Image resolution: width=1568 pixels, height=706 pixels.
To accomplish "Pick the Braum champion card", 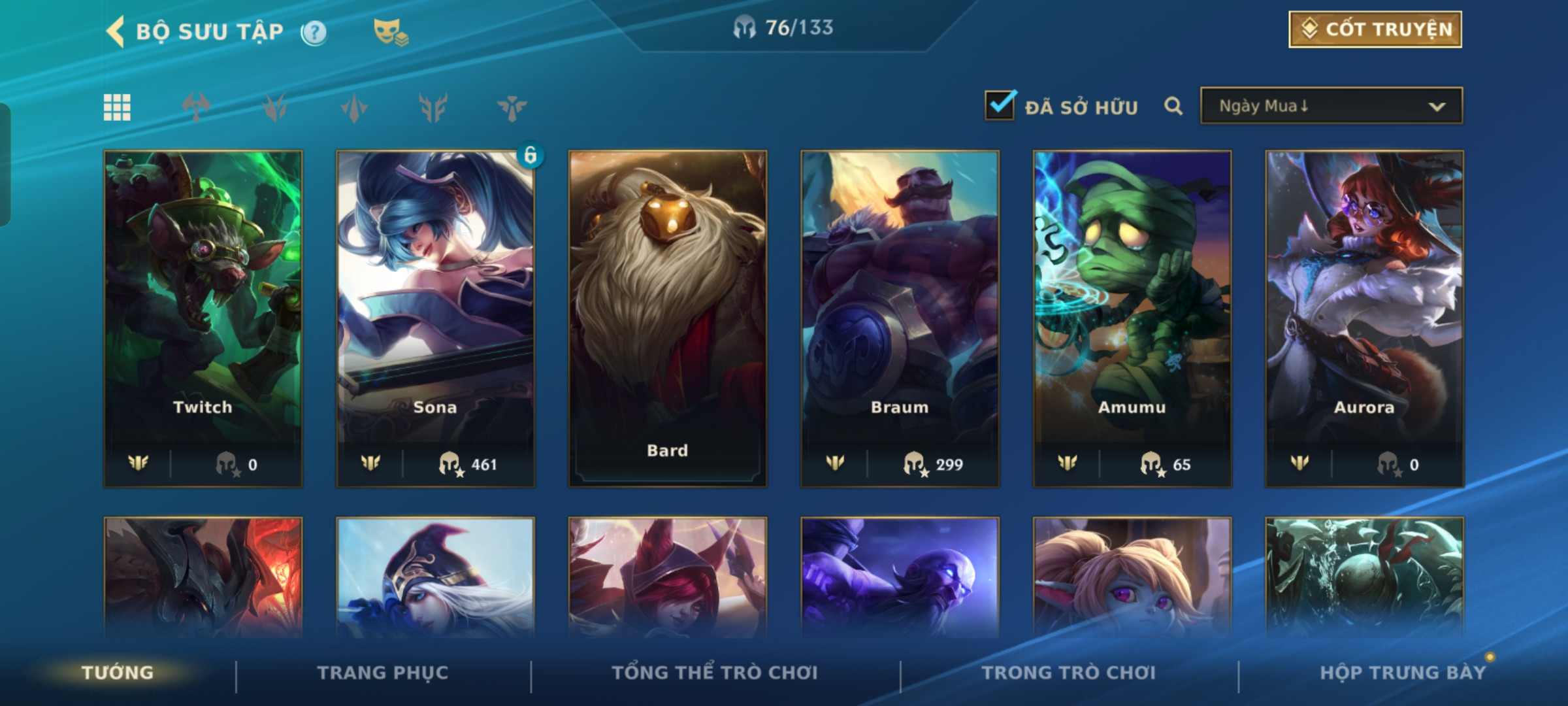I will (900, 318).
